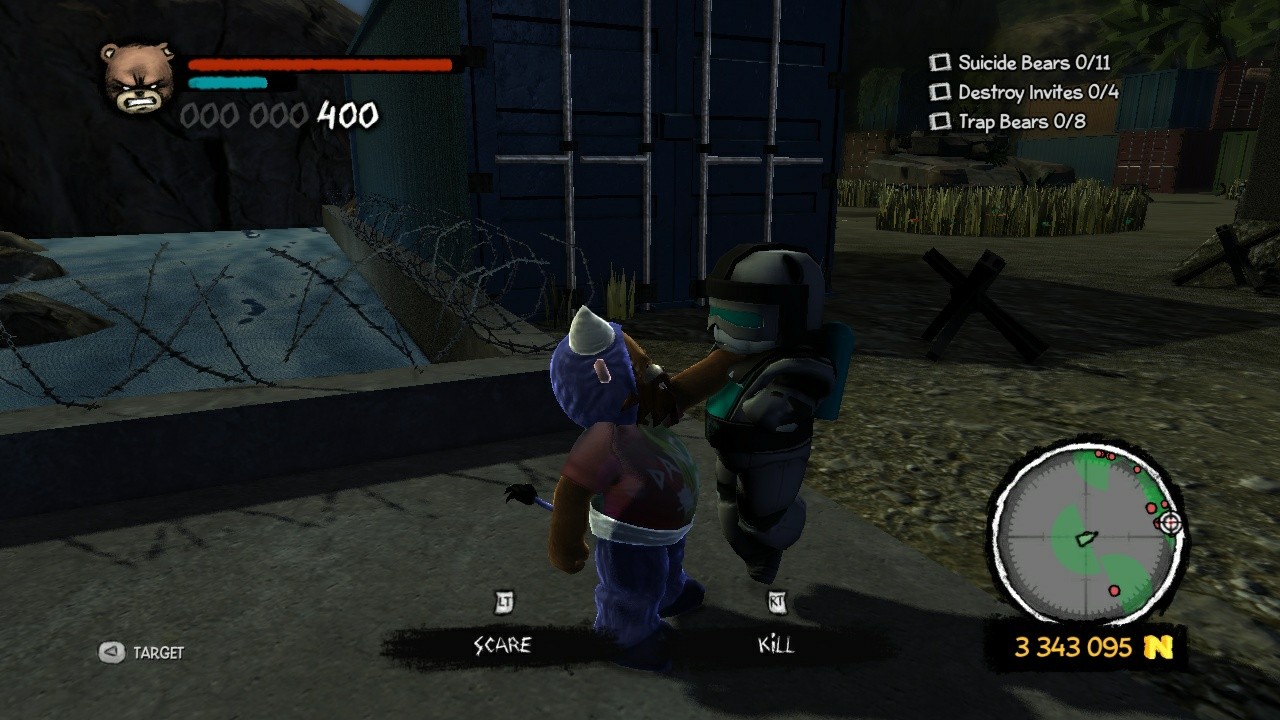Select the Trap Bears objective checkbox
The image size is (1280, 720).
(940, 122)
